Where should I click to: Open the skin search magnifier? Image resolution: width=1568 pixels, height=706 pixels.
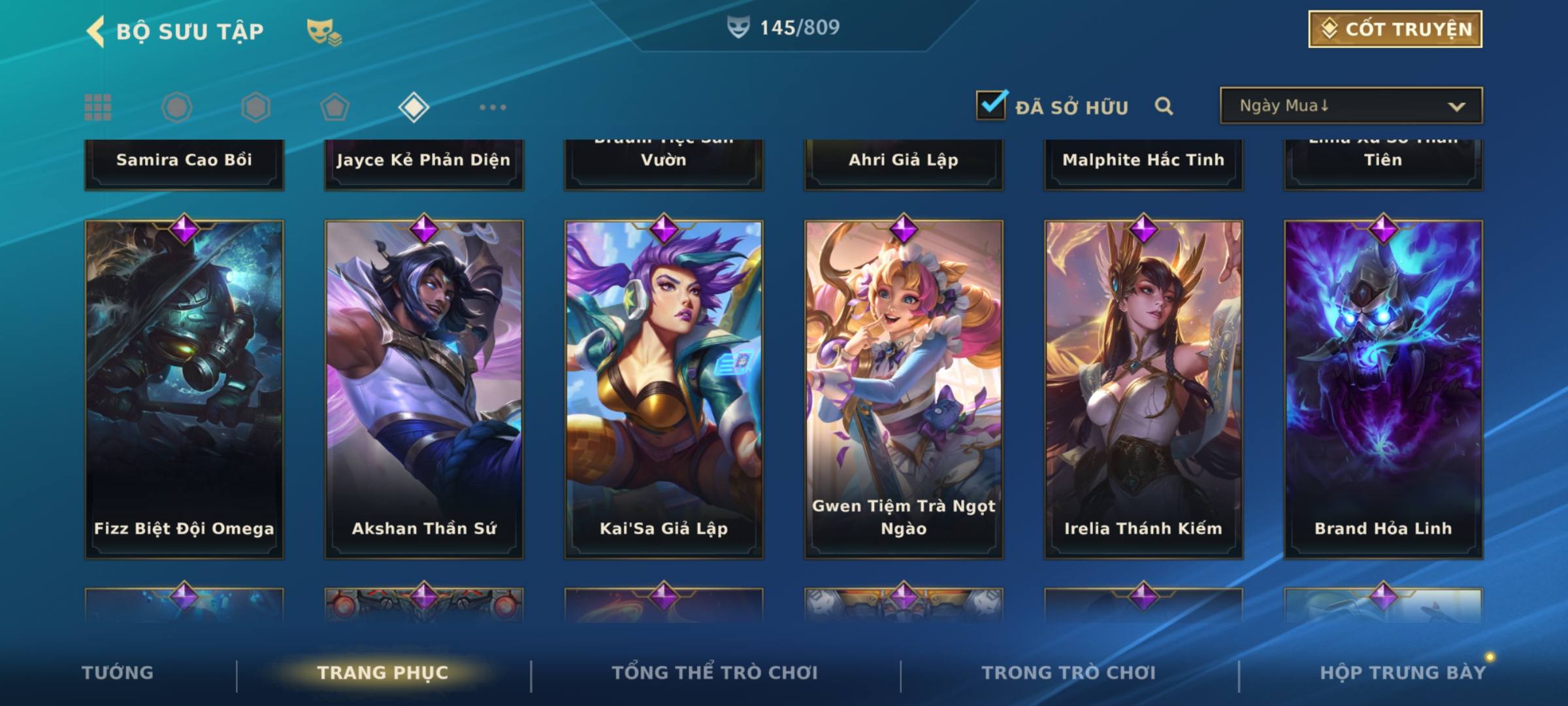pos(1164,106)
